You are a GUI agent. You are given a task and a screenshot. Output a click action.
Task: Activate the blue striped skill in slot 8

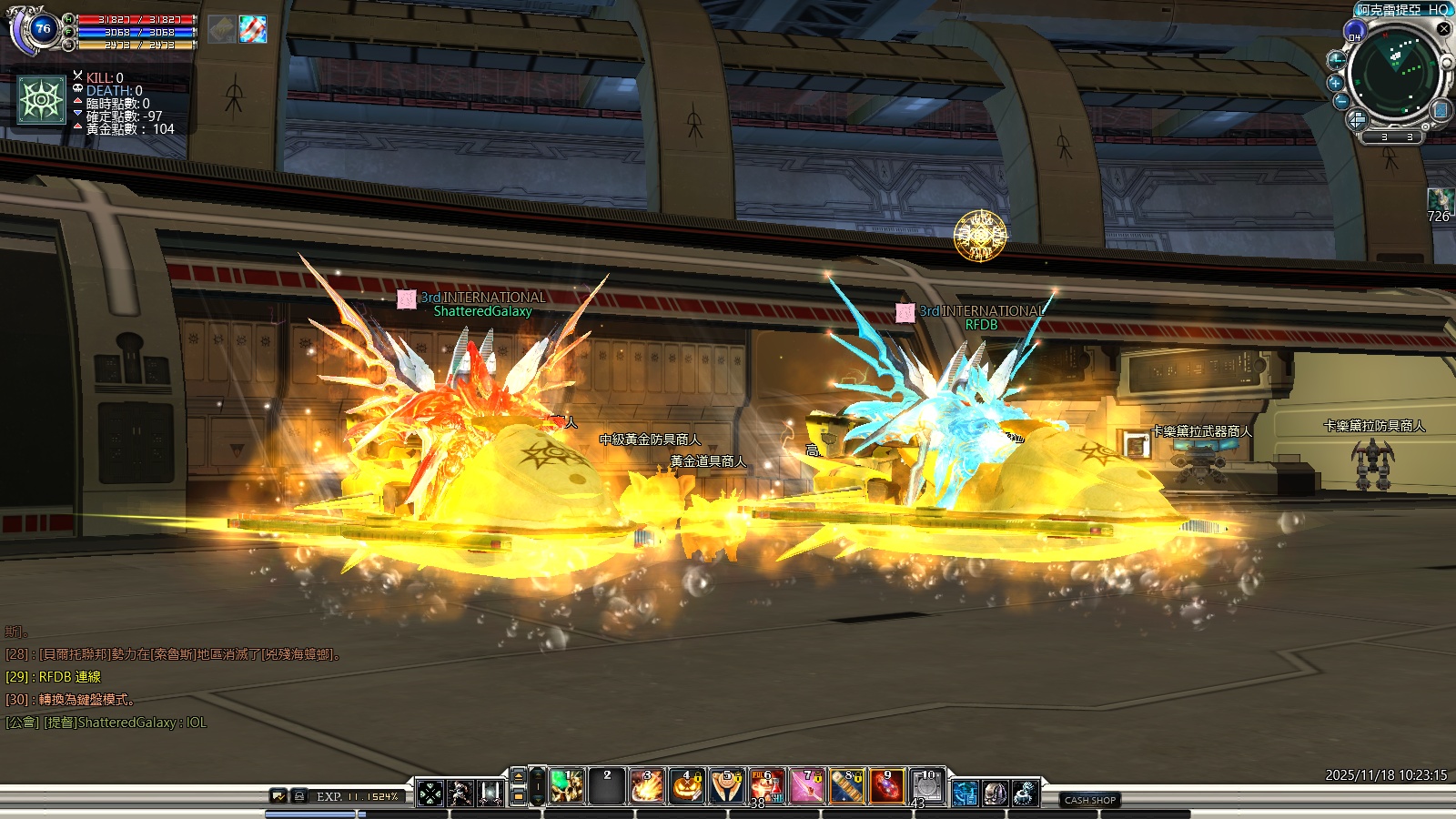847,786
